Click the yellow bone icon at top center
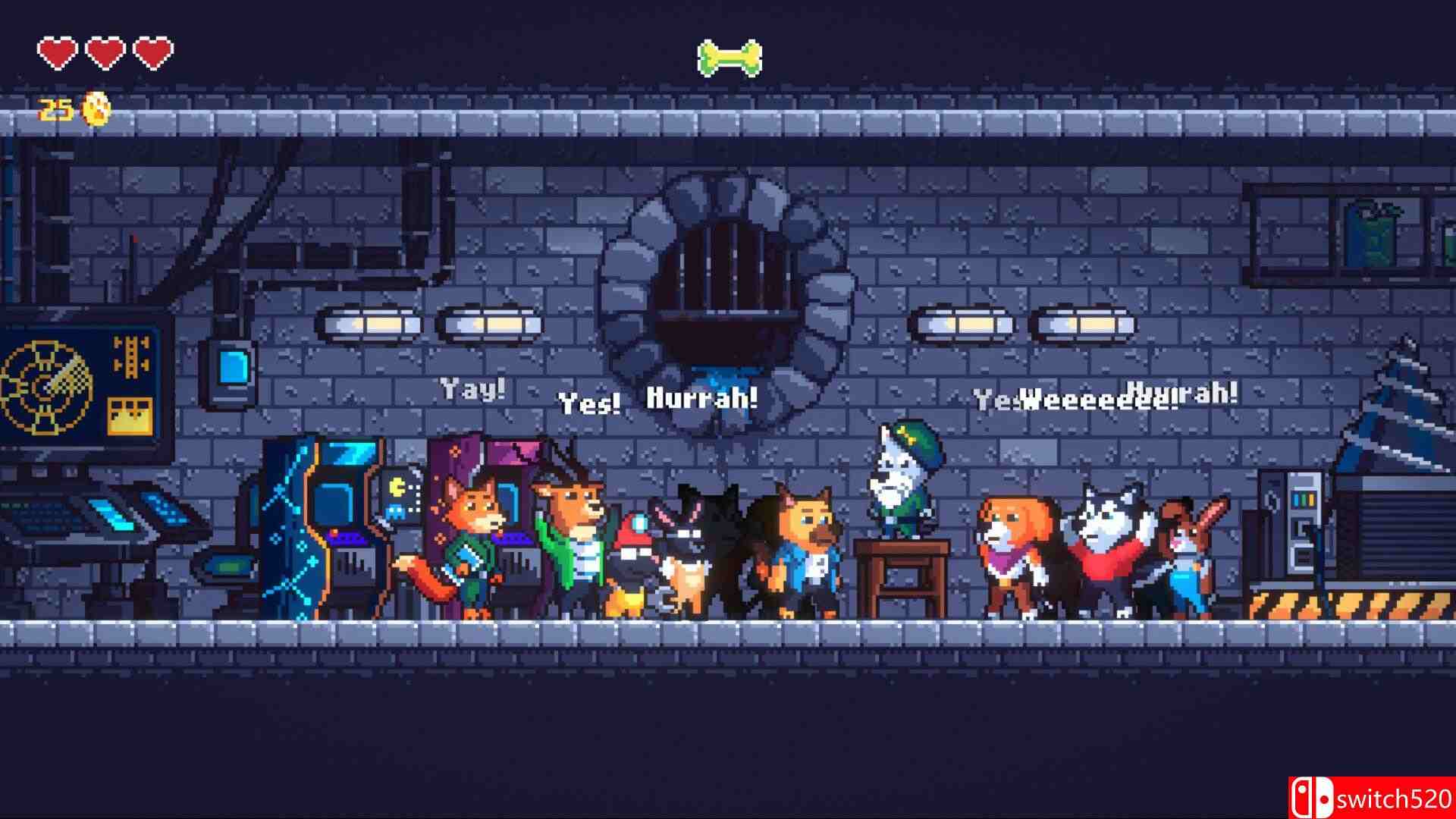 (x=730, y=59)
